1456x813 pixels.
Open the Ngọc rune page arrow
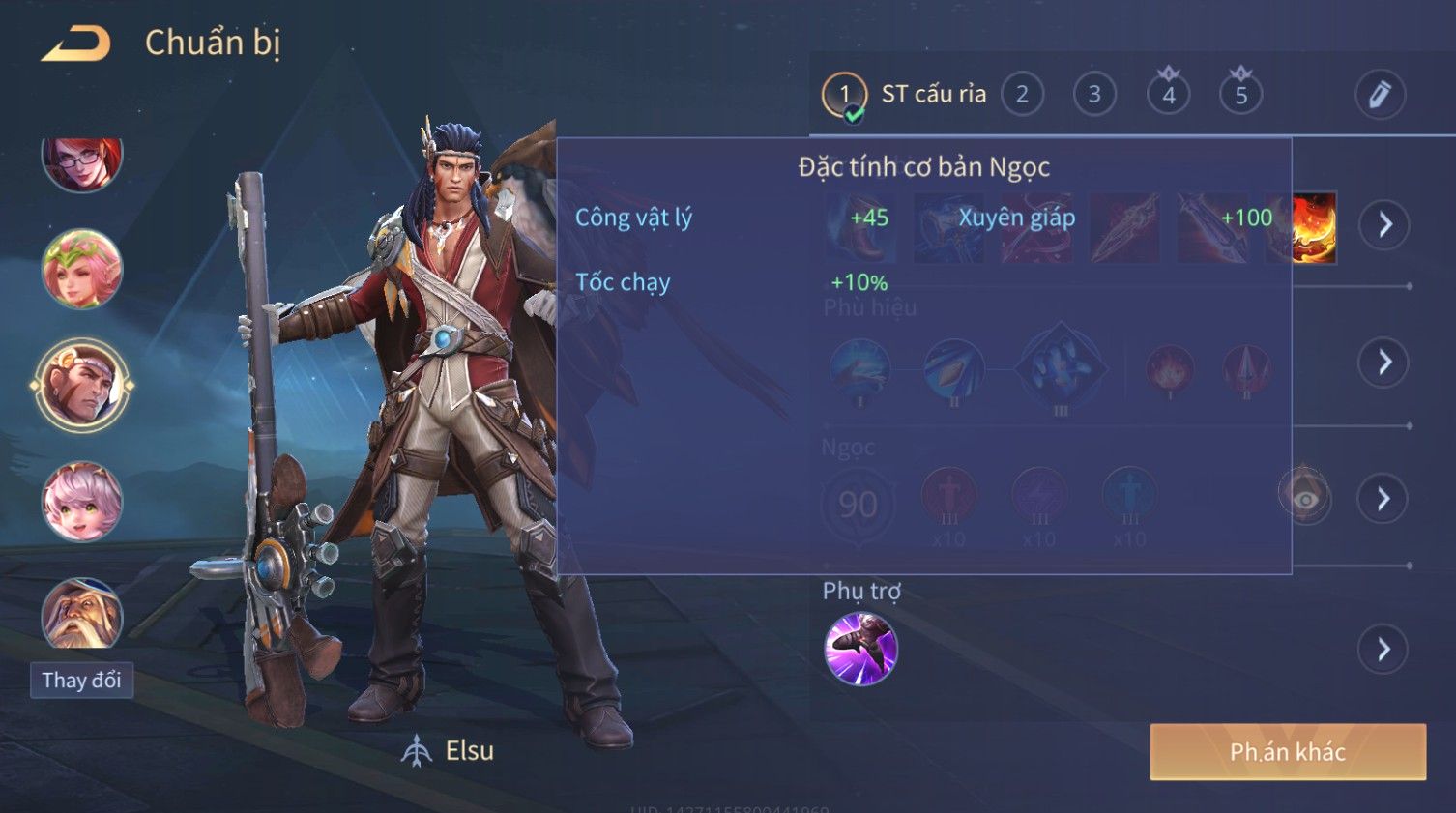[x=1383, y=499]
